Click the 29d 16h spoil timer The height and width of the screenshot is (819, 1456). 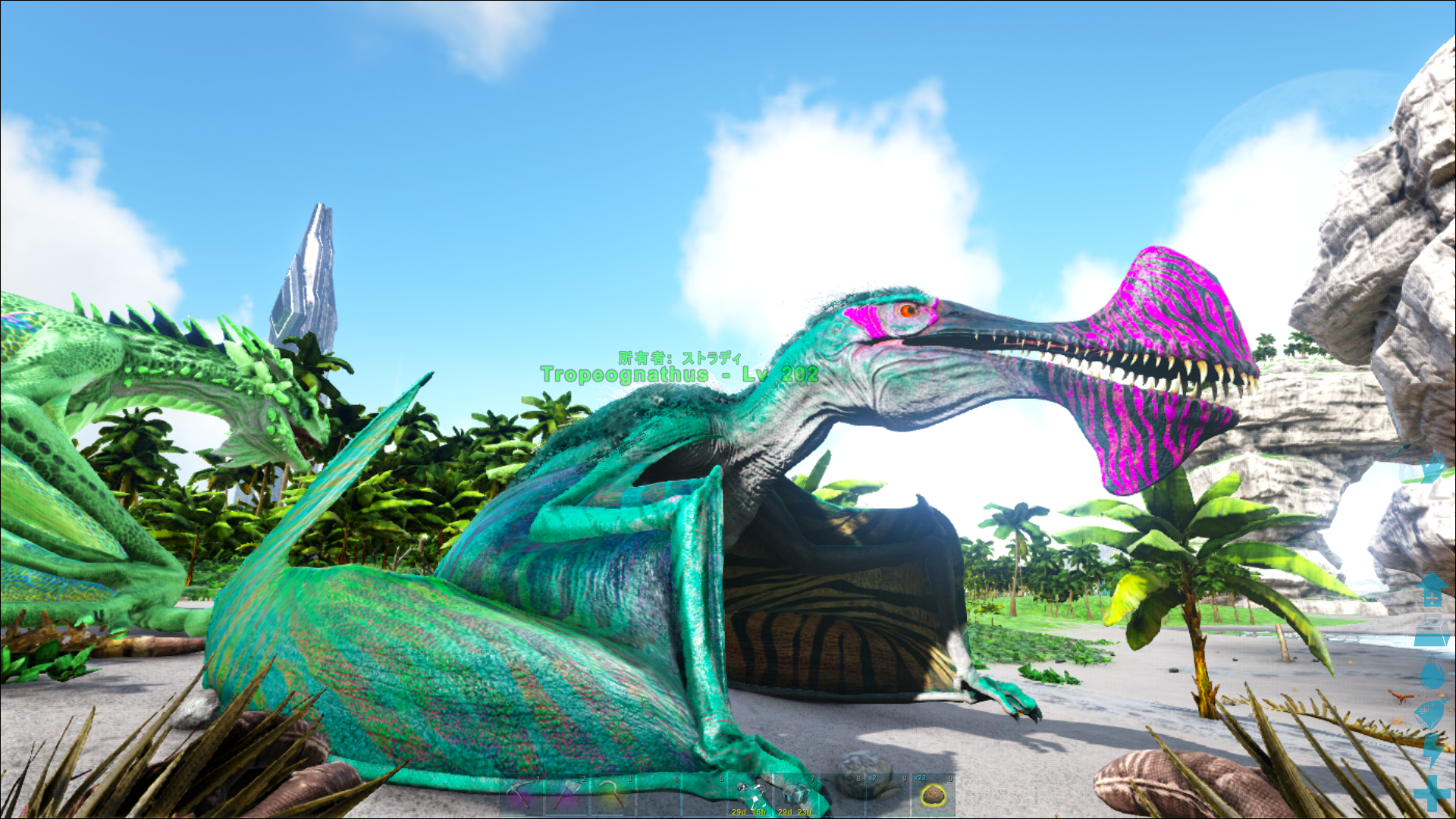point(748,811)
